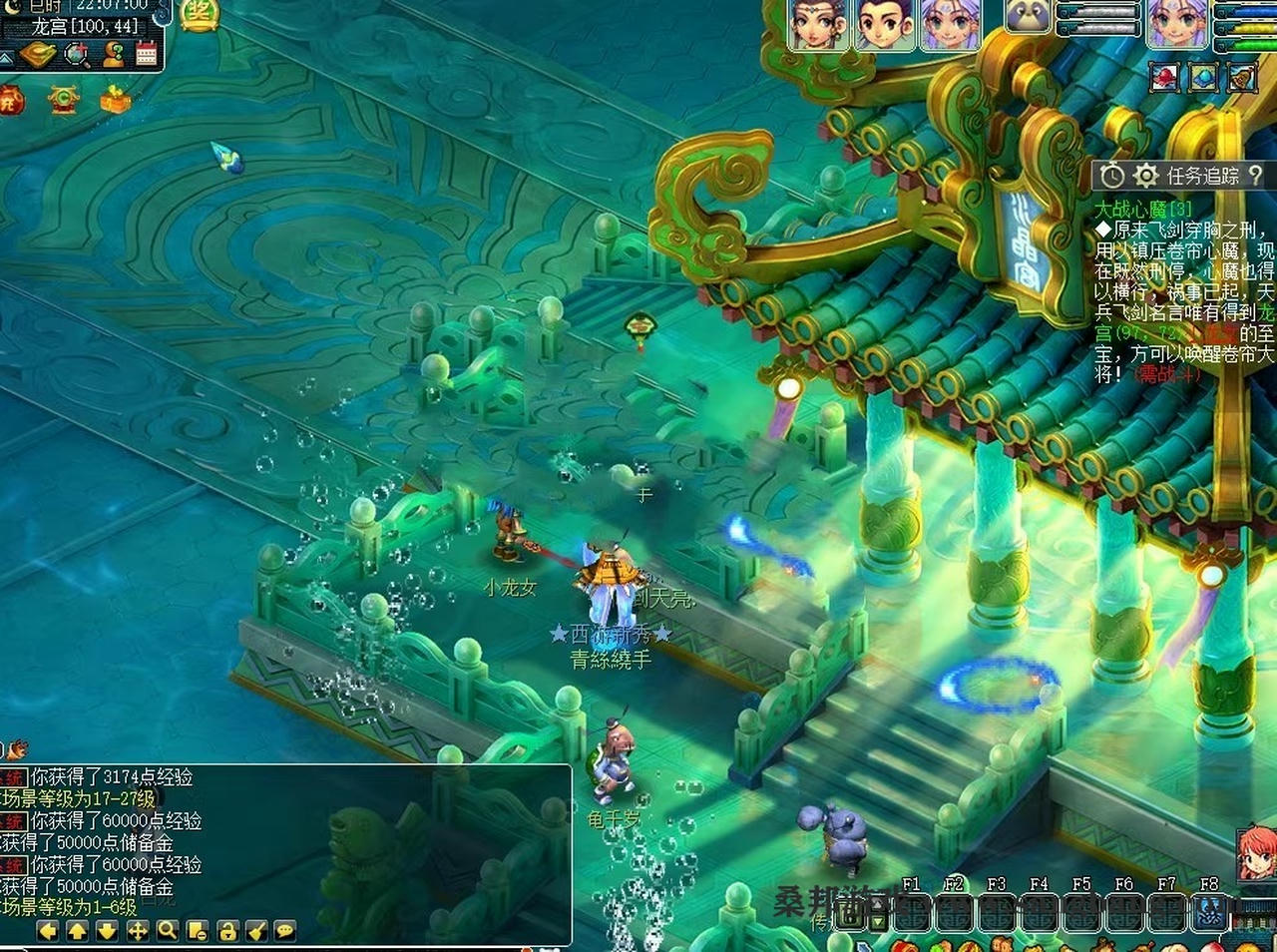Click the chat speech bubble button

(x=285, y=931)
